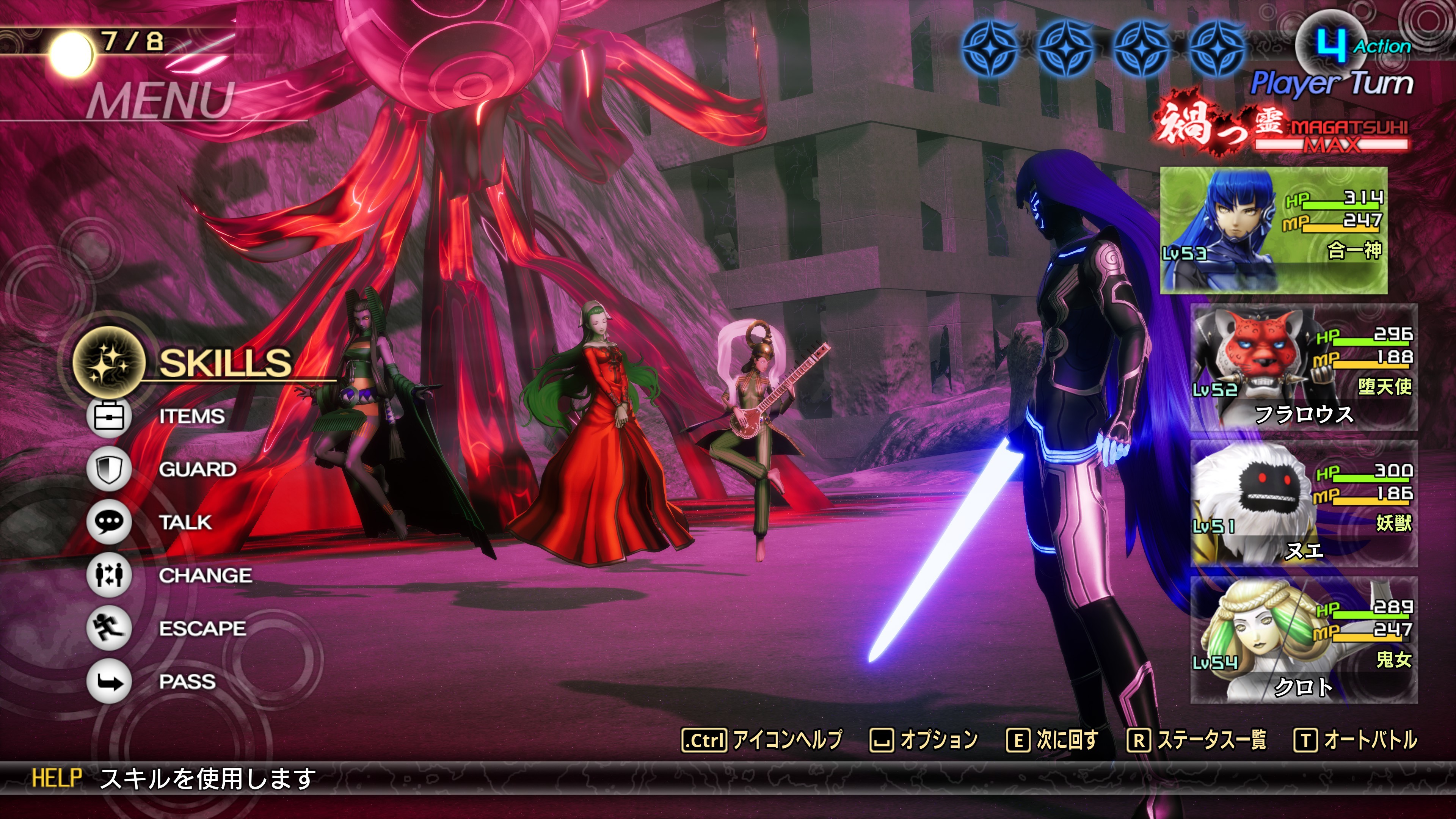The width and height of the screenshot is (1456, 819).
Task: Select TALK from the battle menu
Action: click(185, 522)
